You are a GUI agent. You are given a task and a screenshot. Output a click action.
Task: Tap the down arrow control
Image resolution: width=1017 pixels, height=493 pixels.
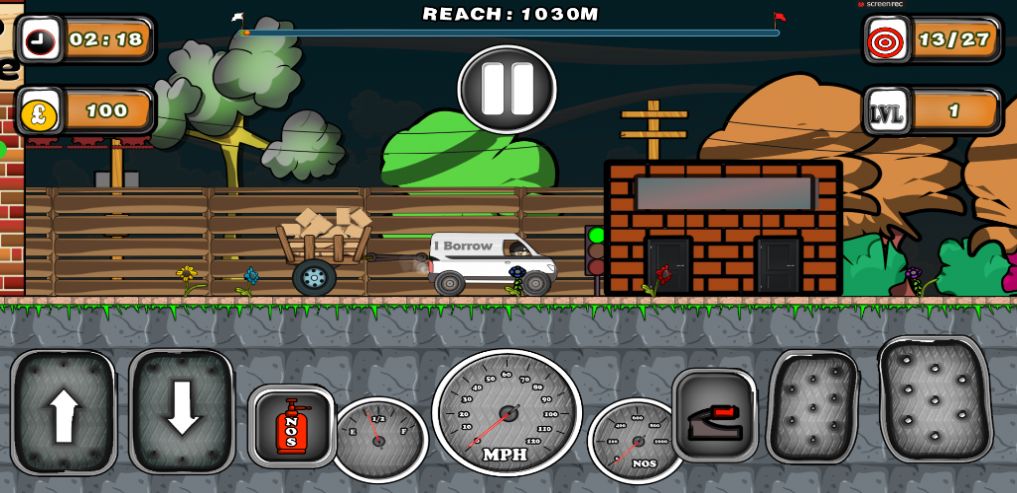pyautogui.click(x=181, y=410)
